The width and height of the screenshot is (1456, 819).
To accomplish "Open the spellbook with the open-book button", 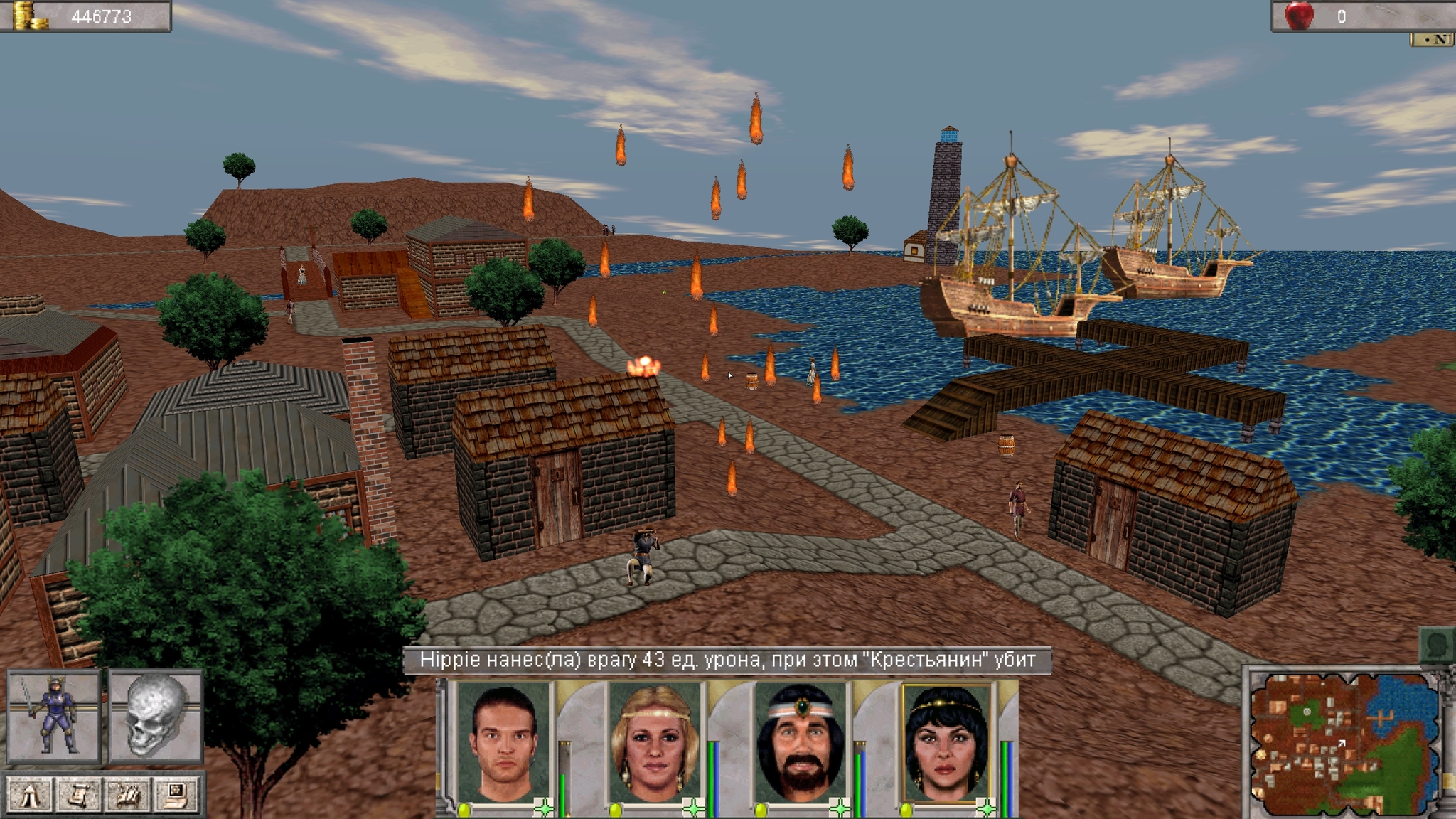I will click(127, 795).
